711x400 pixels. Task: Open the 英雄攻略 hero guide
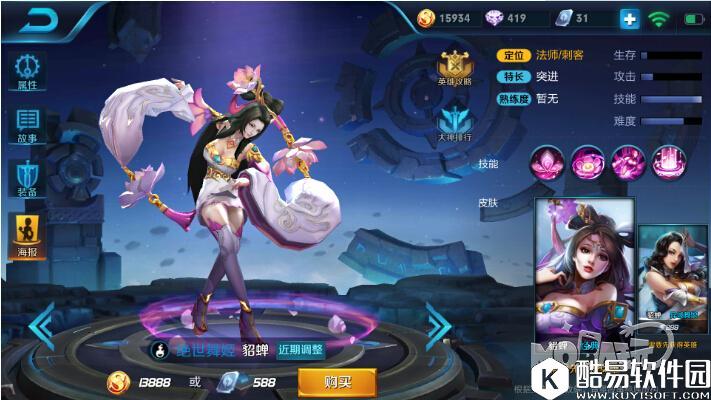(x=453, y=68)
